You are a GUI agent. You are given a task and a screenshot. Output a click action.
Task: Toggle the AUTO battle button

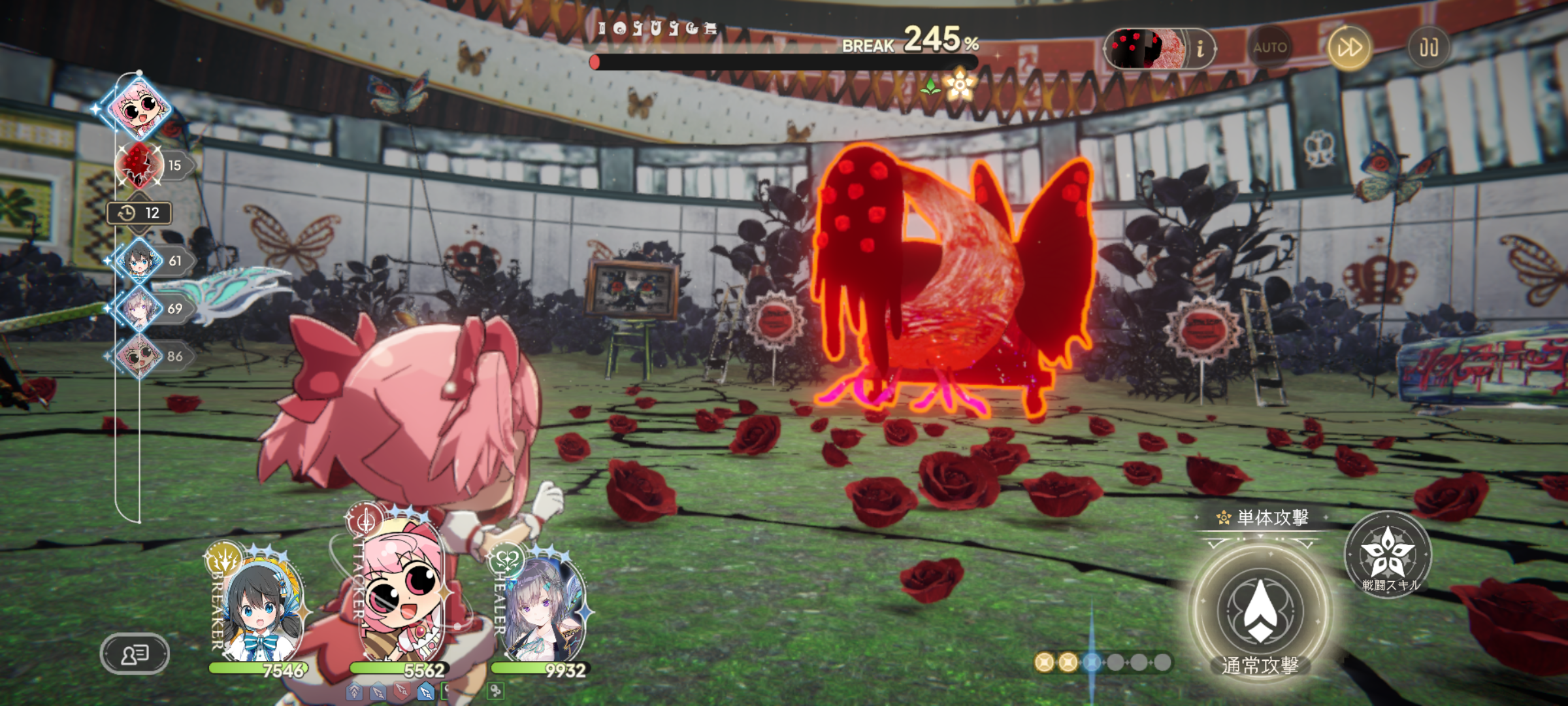(1269, 48)
